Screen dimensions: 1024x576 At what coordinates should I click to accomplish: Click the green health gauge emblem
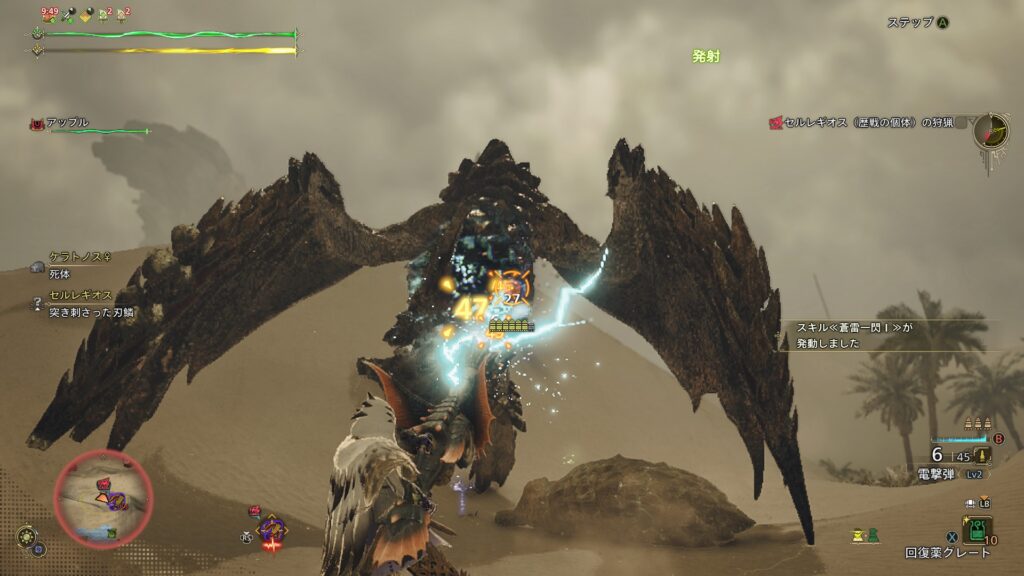coord(37,33)
